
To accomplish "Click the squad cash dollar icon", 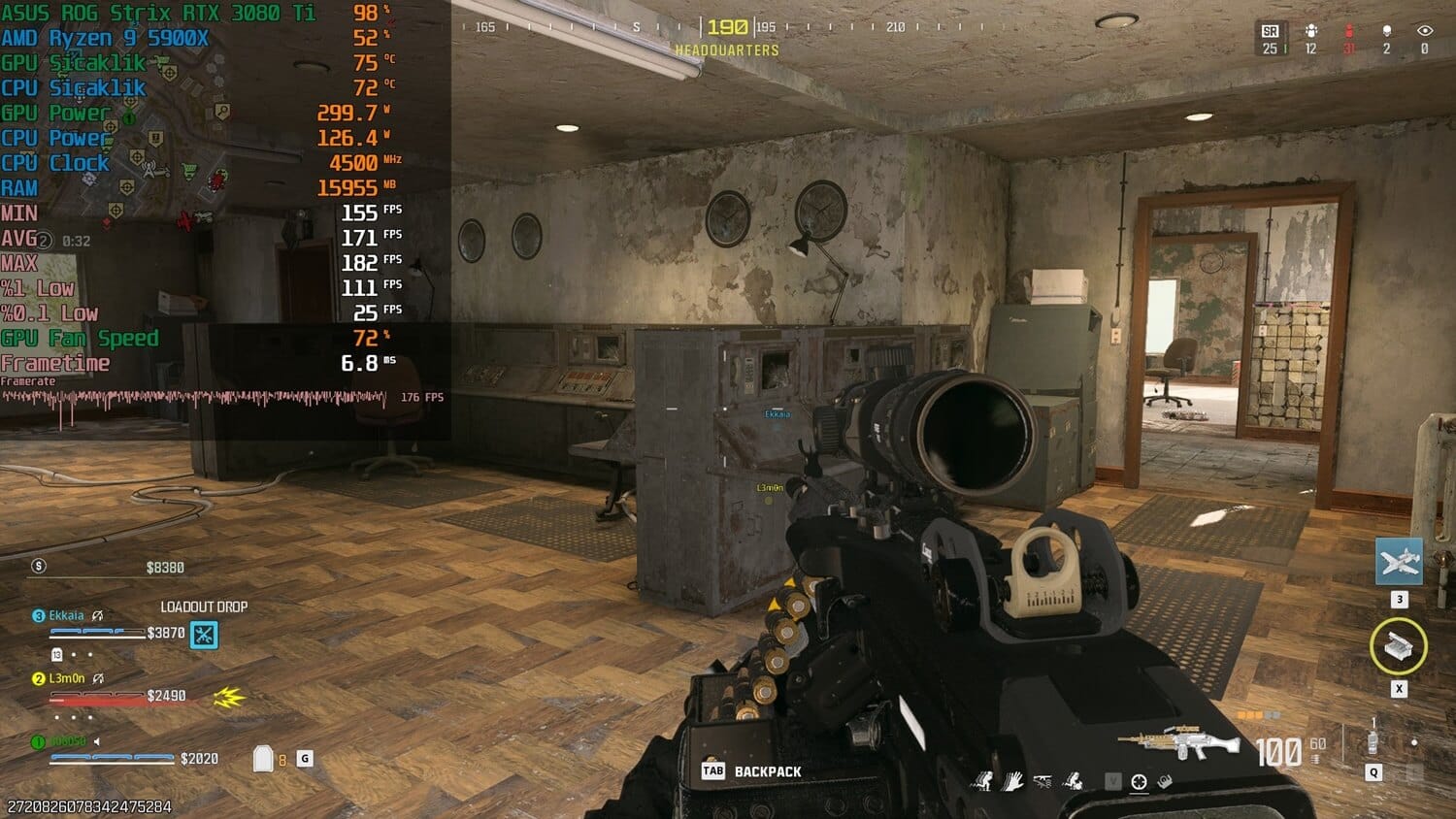I will click(x=39, y=566).
